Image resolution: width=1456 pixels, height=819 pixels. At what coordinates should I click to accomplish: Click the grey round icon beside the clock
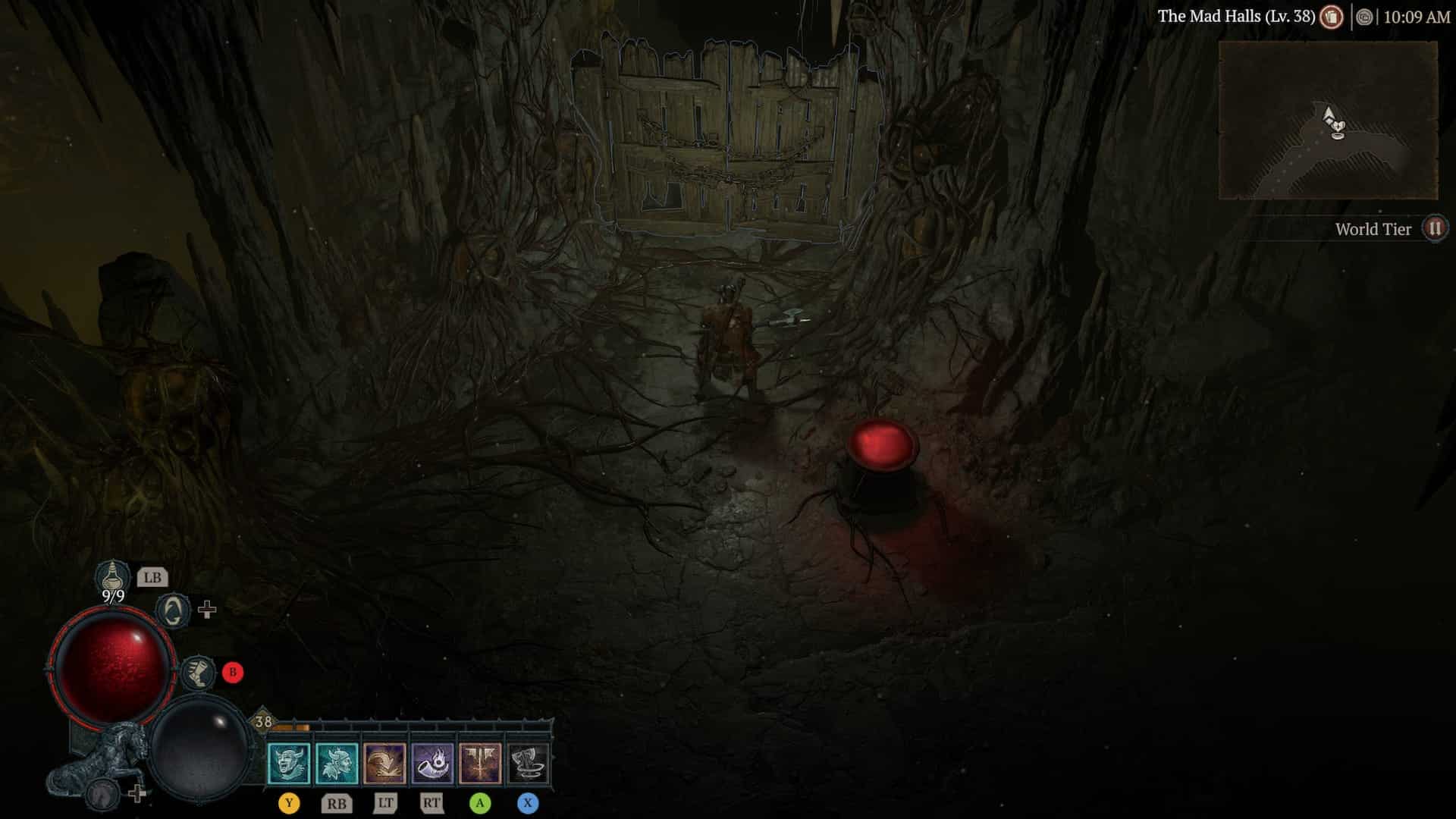(1364, 17)
